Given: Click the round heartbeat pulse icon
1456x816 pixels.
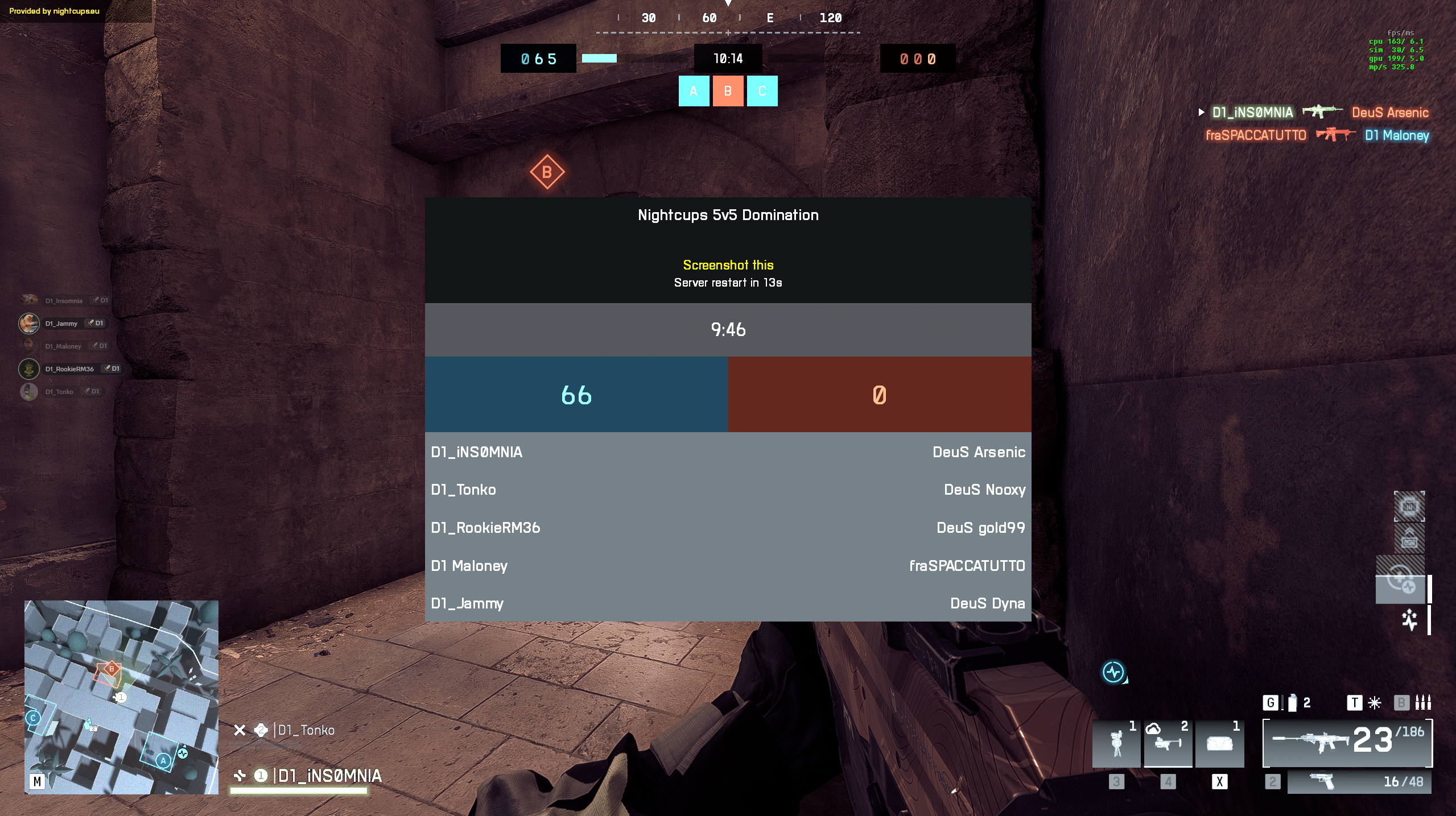Looking at the screenshot, I should [x=1113, y=672].
